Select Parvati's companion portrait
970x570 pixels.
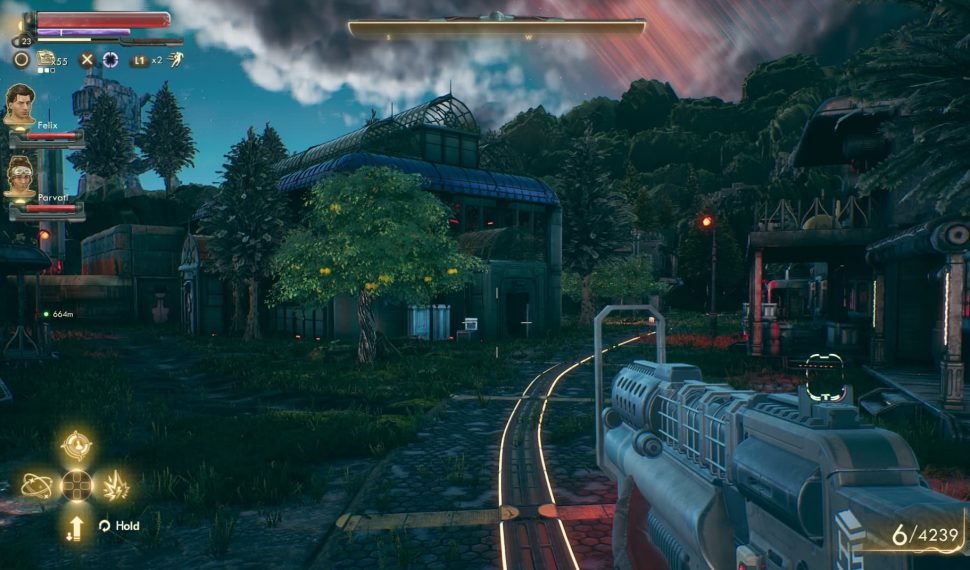(x=19, y=175)
